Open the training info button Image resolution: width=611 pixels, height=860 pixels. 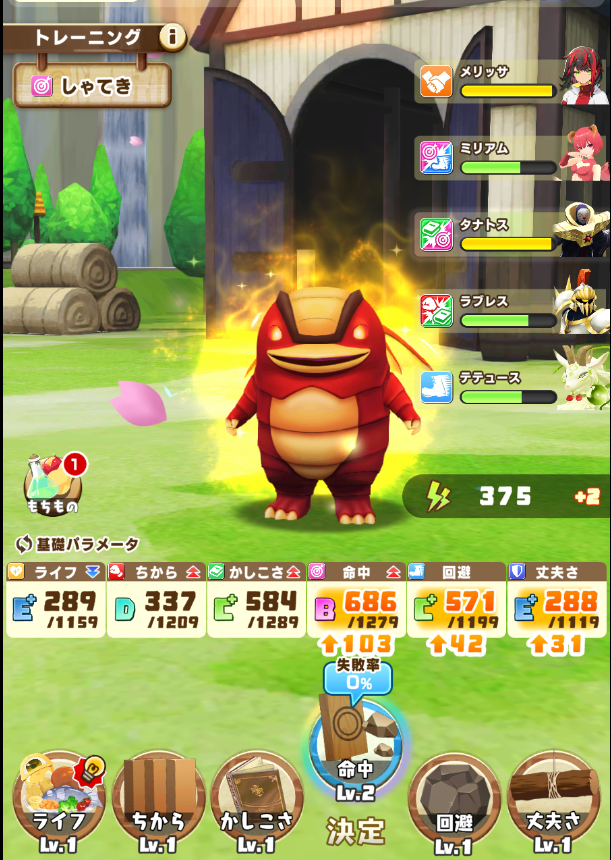coord(172,38)
